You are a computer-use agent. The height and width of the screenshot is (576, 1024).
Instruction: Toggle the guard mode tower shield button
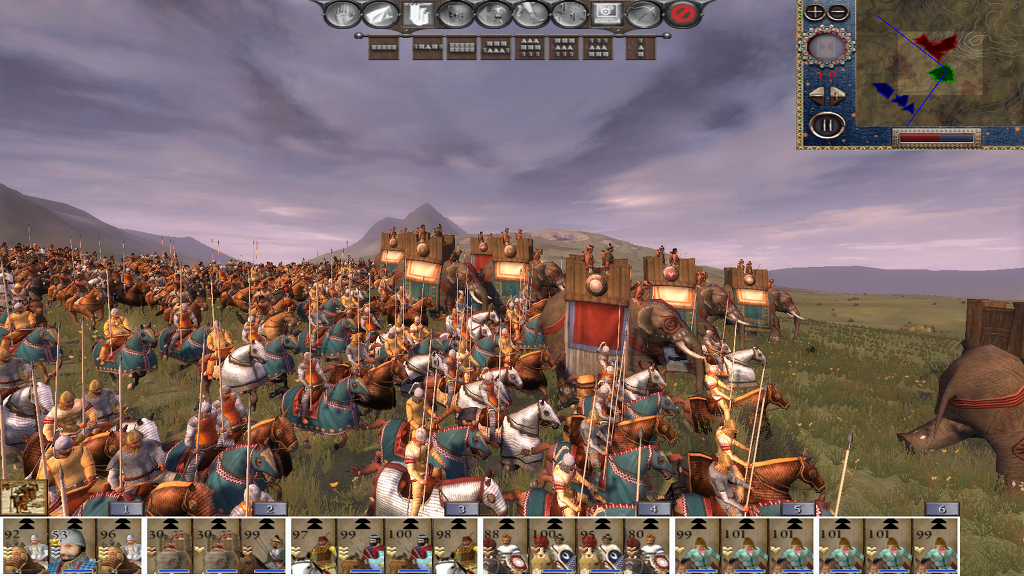pyautogui.click(x=416, y=14)
